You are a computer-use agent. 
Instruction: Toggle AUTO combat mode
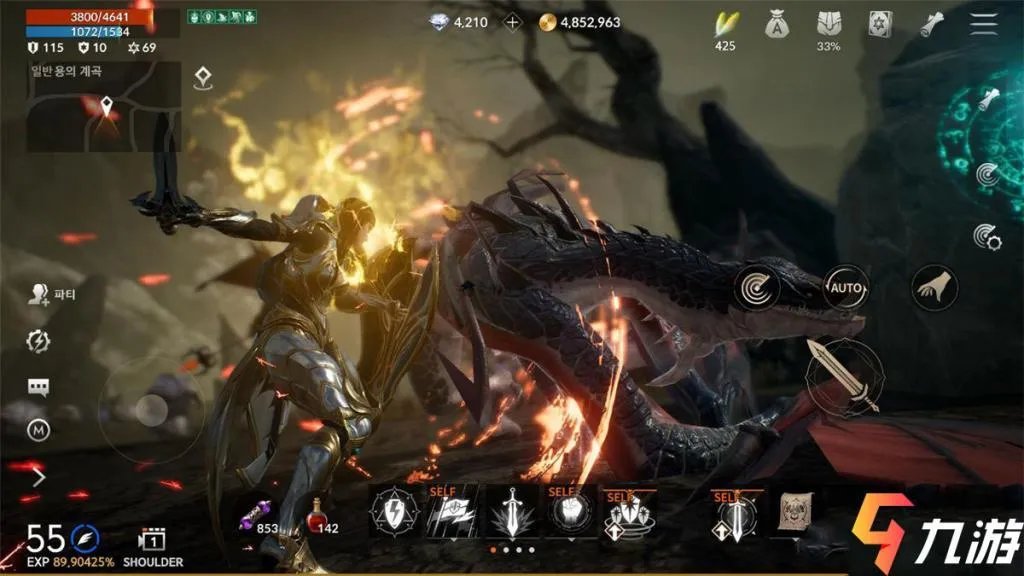(x=846, y=289)
